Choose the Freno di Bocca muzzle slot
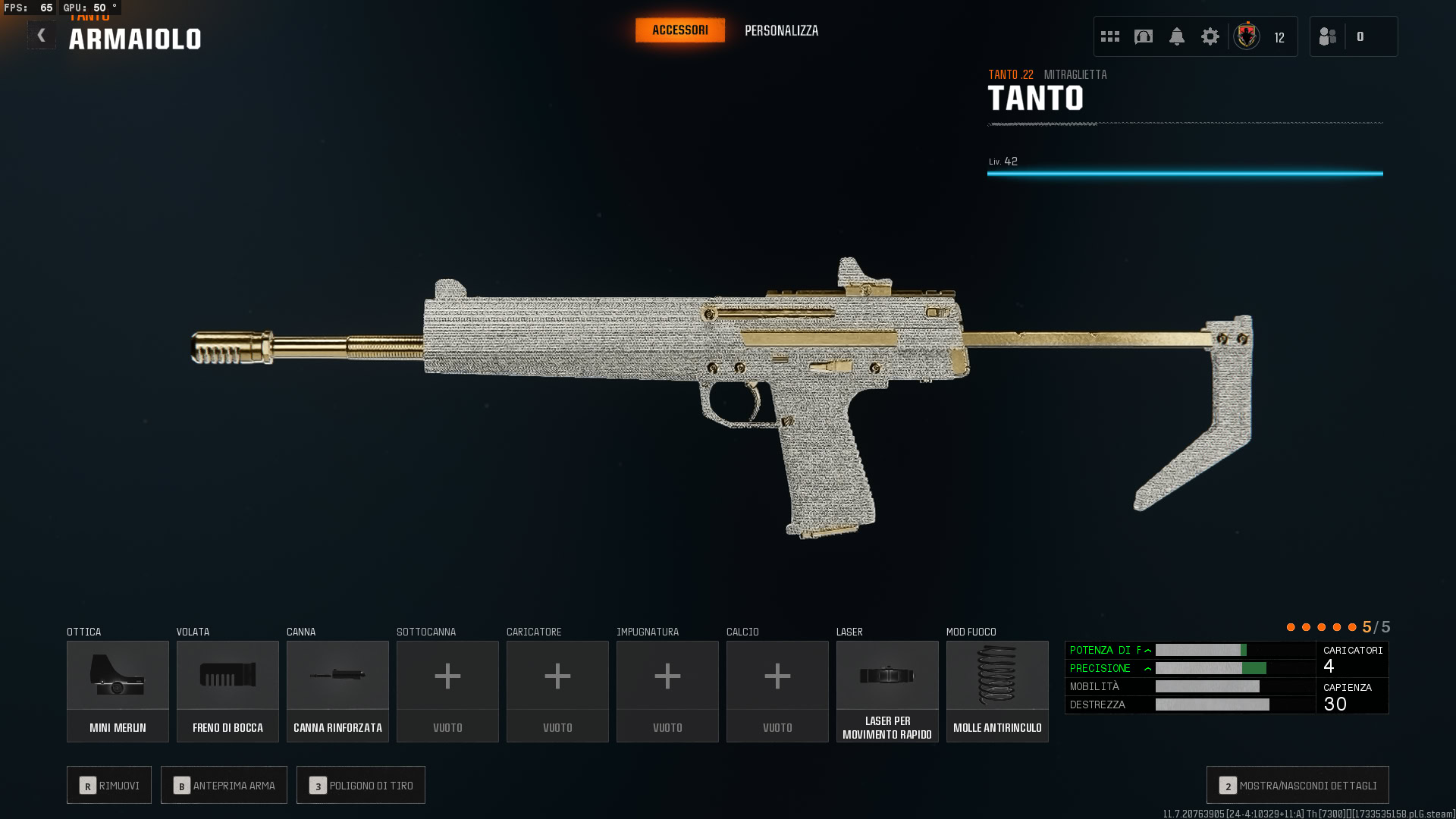Viewport: 1456px width, 819px height. [x=227, y=691]
